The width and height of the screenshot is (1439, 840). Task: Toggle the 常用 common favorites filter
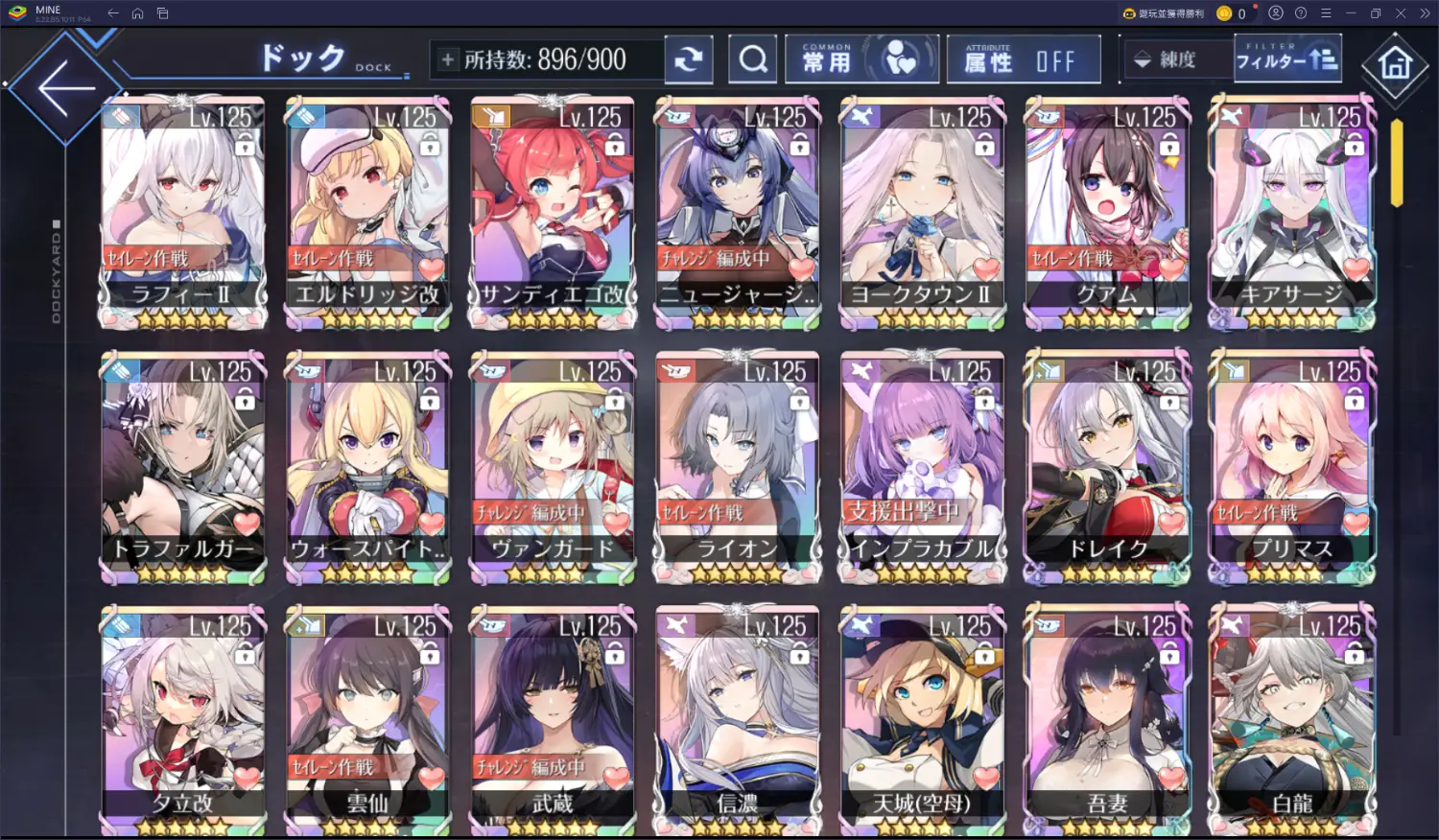point(861,60)
